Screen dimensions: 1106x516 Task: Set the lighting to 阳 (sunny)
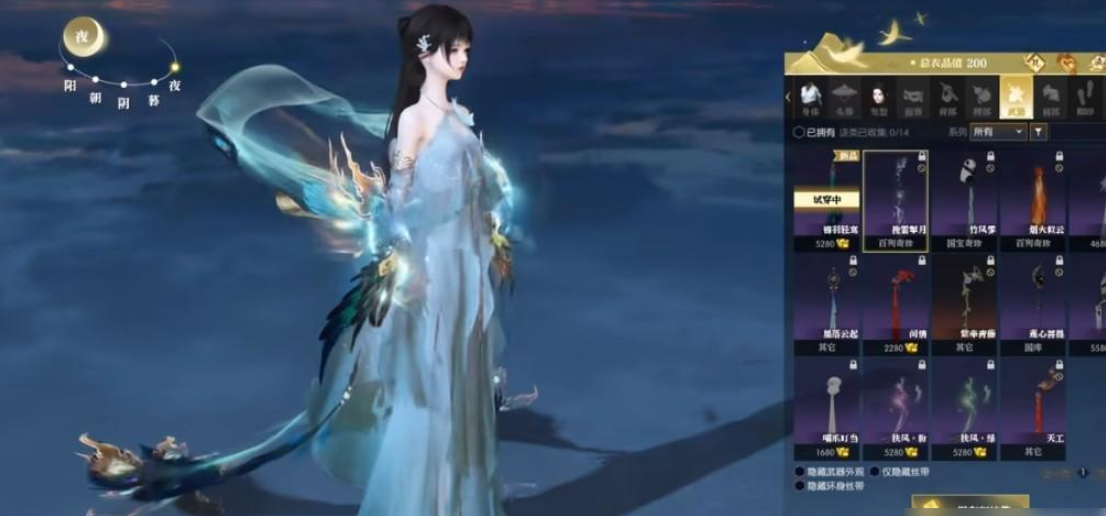[70, 85]
